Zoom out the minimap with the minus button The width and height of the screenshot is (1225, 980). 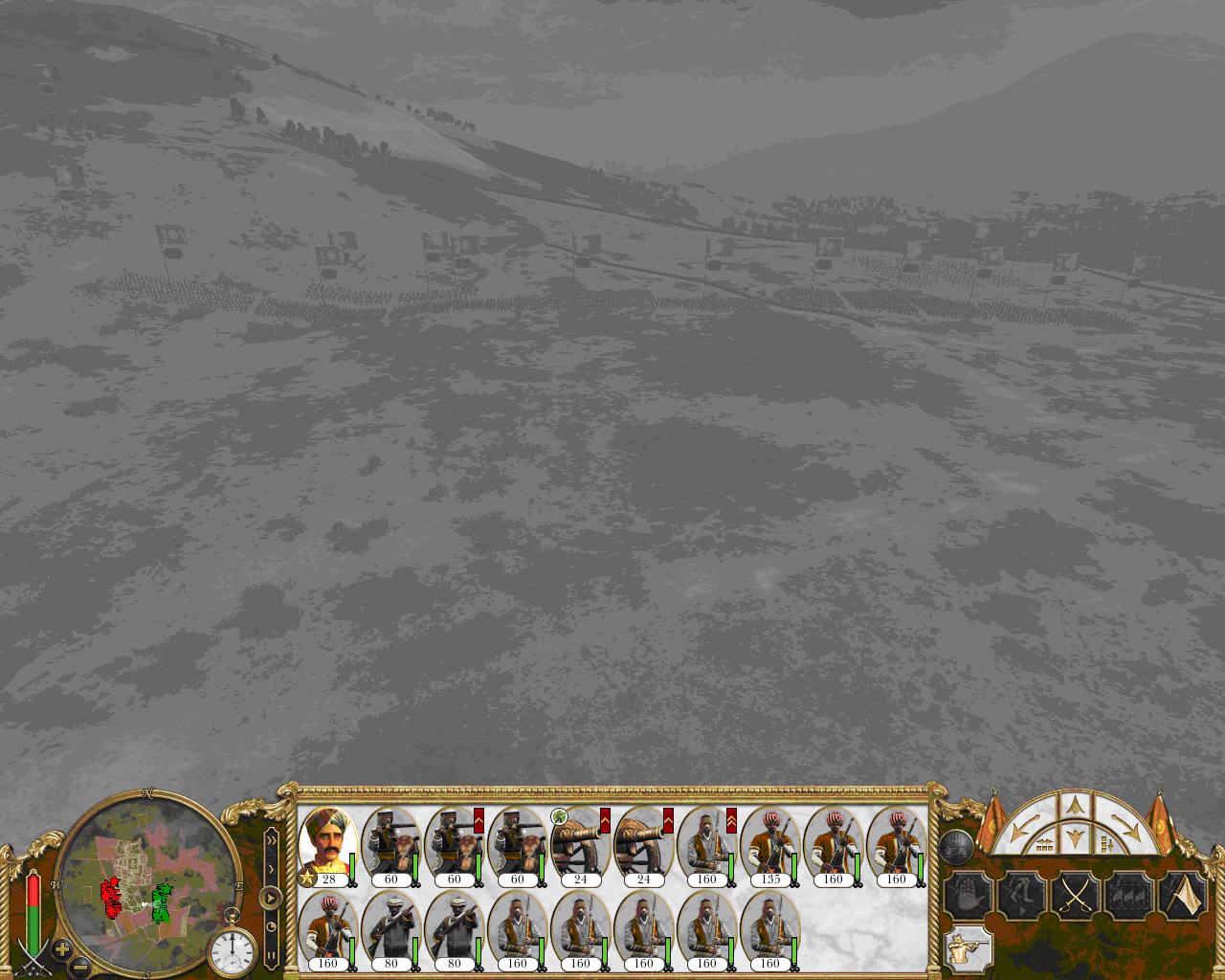(x=80, y=966)
